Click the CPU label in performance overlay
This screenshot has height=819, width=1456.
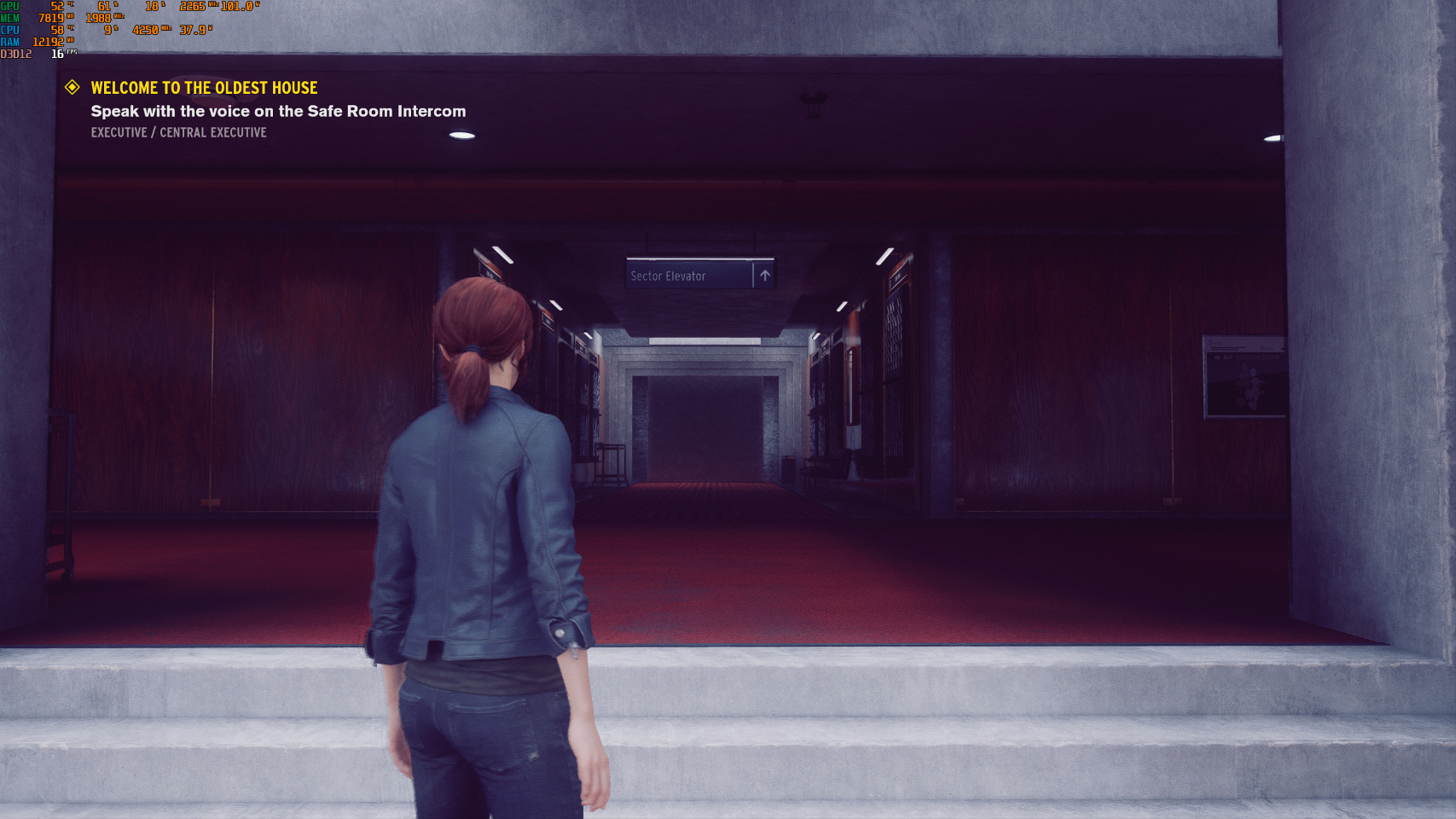(x=9, y=27)
